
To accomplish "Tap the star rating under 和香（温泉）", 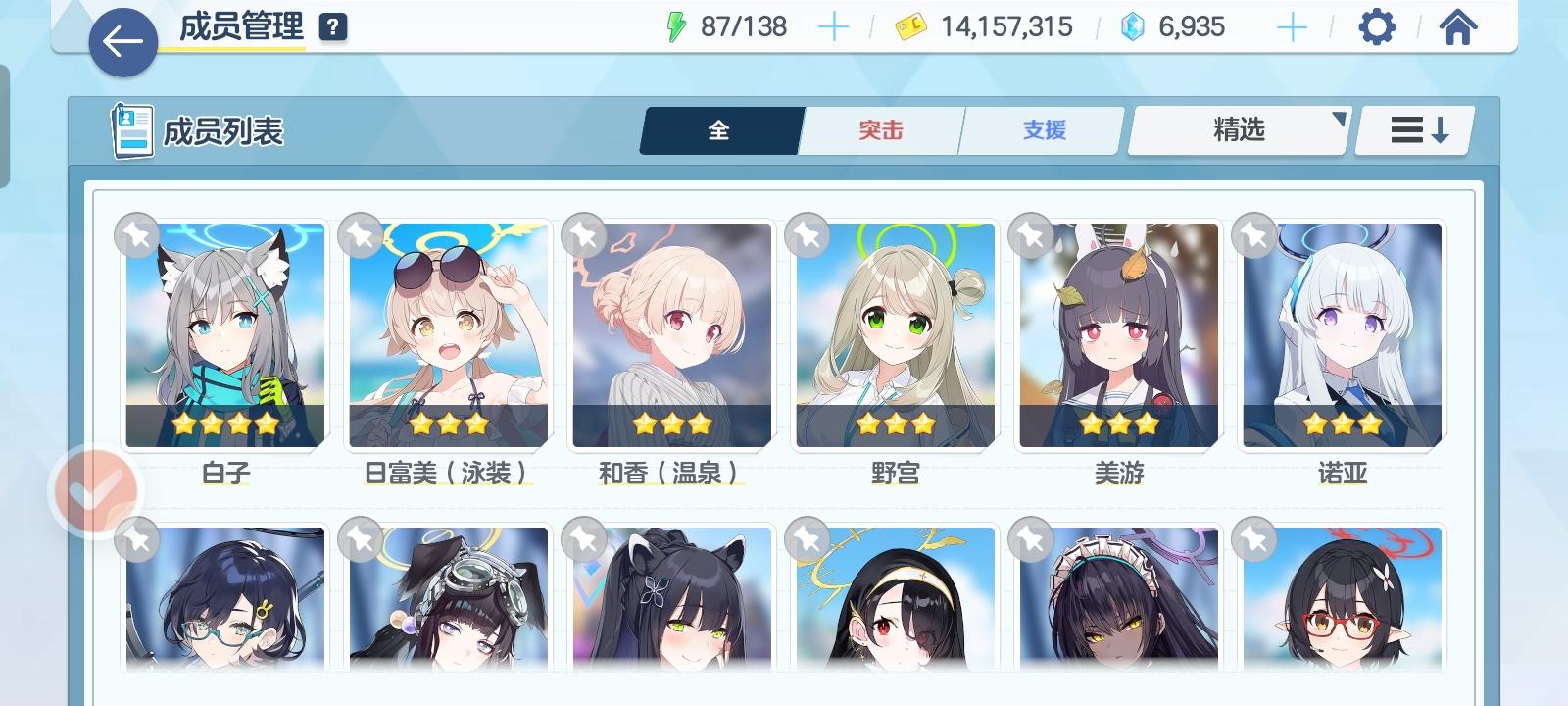I will [x=670, y=426].
